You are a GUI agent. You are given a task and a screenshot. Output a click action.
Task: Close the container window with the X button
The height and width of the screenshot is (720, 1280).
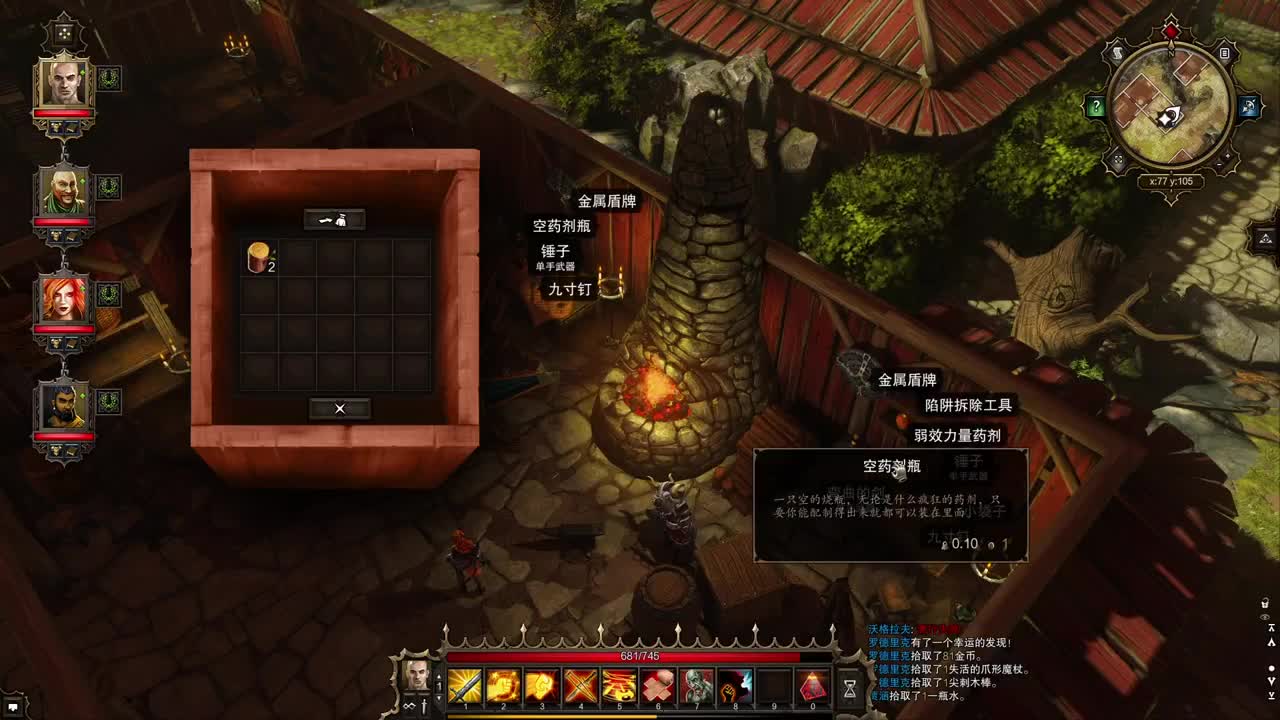pyautogui.click(x=339, y=408)
